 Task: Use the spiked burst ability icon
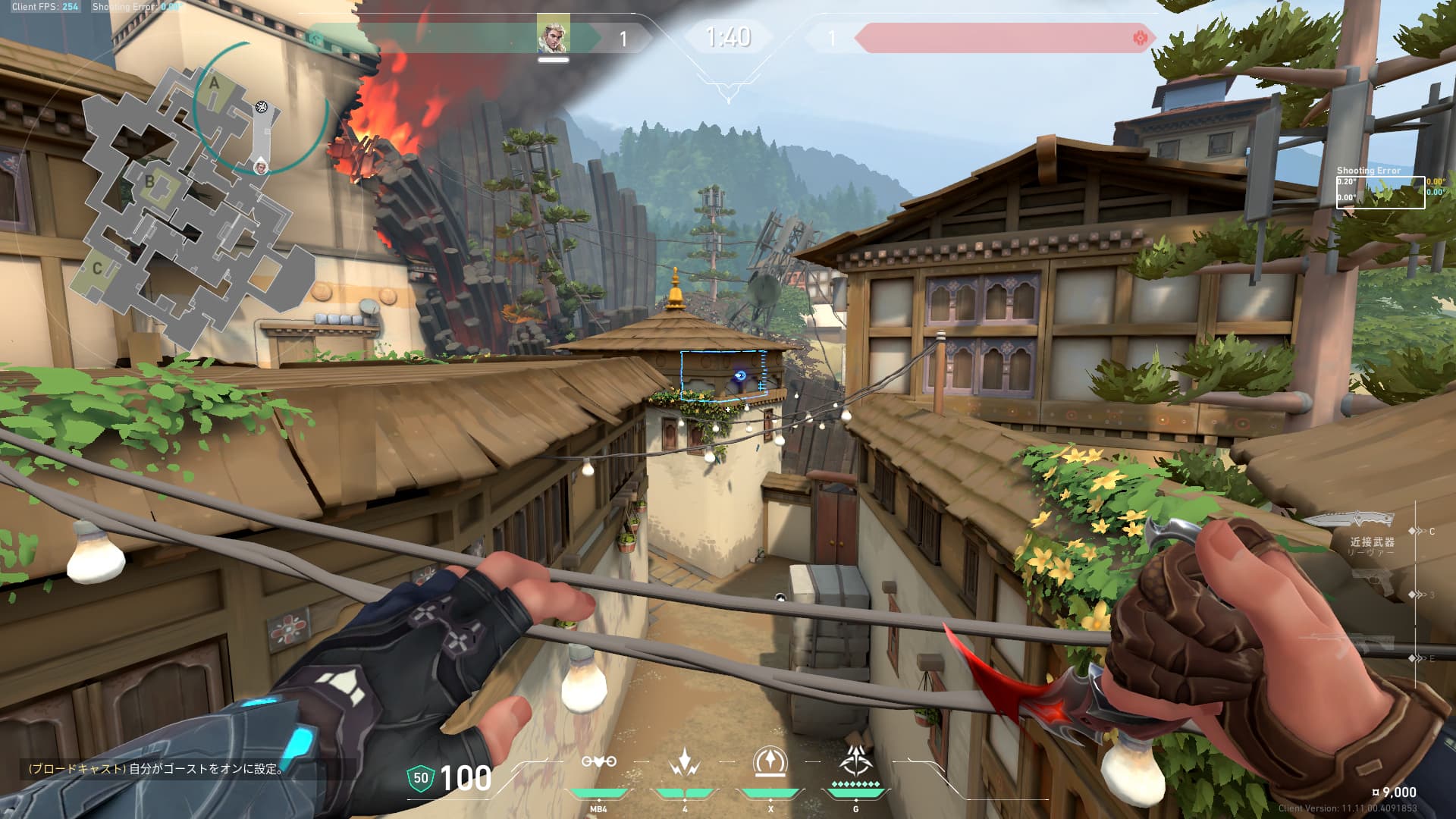pyautogui.click(x=684, y=763)
